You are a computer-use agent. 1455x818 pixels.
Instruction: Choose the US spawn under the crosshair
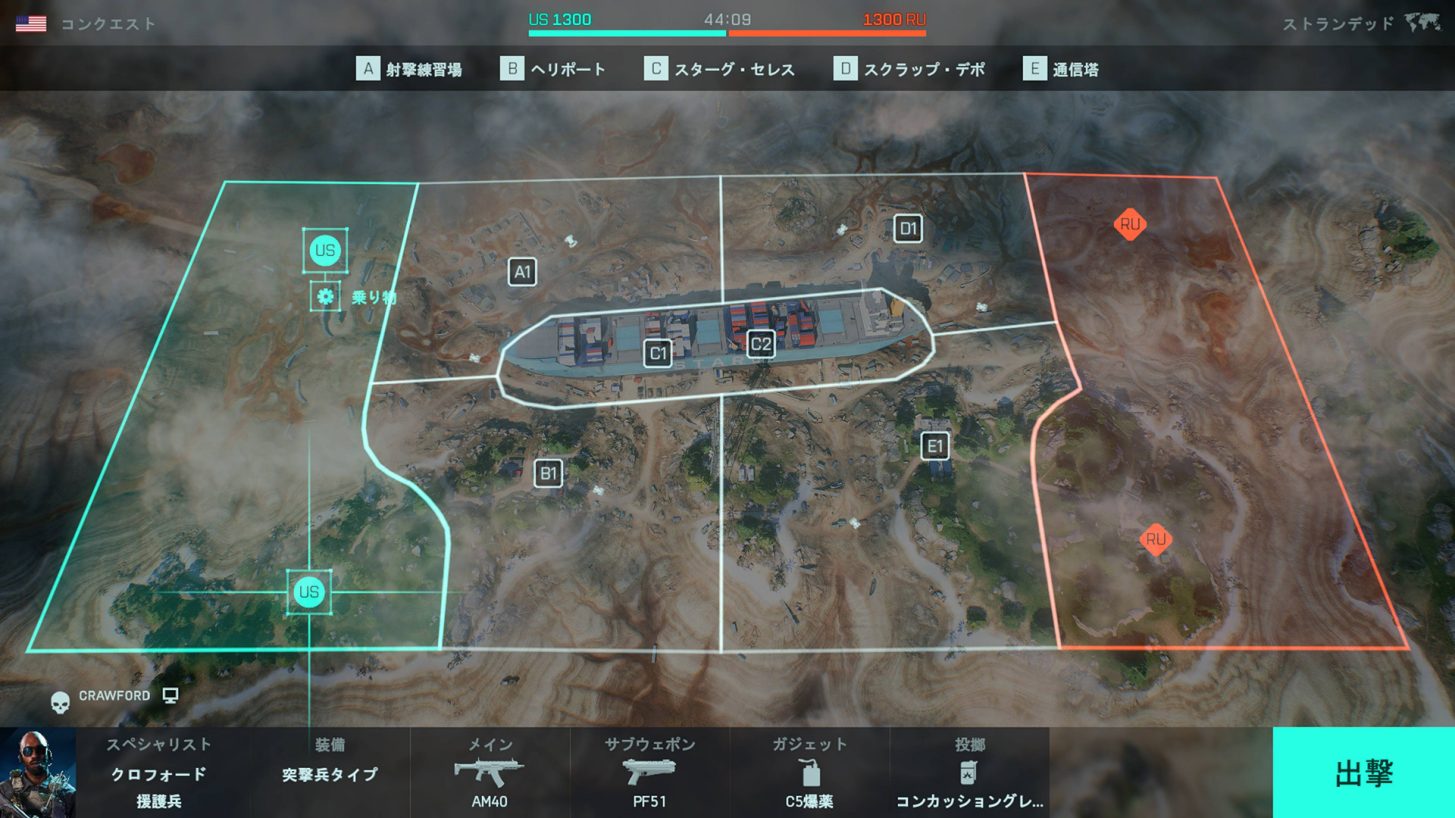tap(309, 592)
